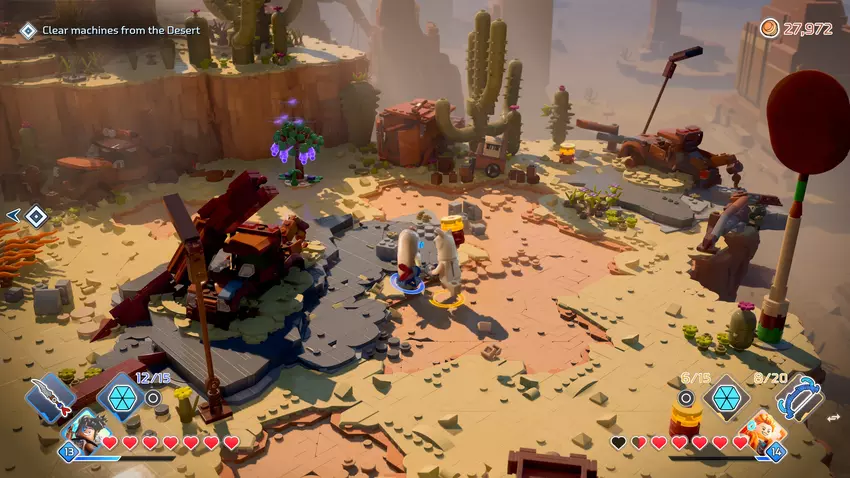Activate the left player's cyan hexagon gadget
The width and height of the screenshot is (850, 478).
click(x=120, y=397)
